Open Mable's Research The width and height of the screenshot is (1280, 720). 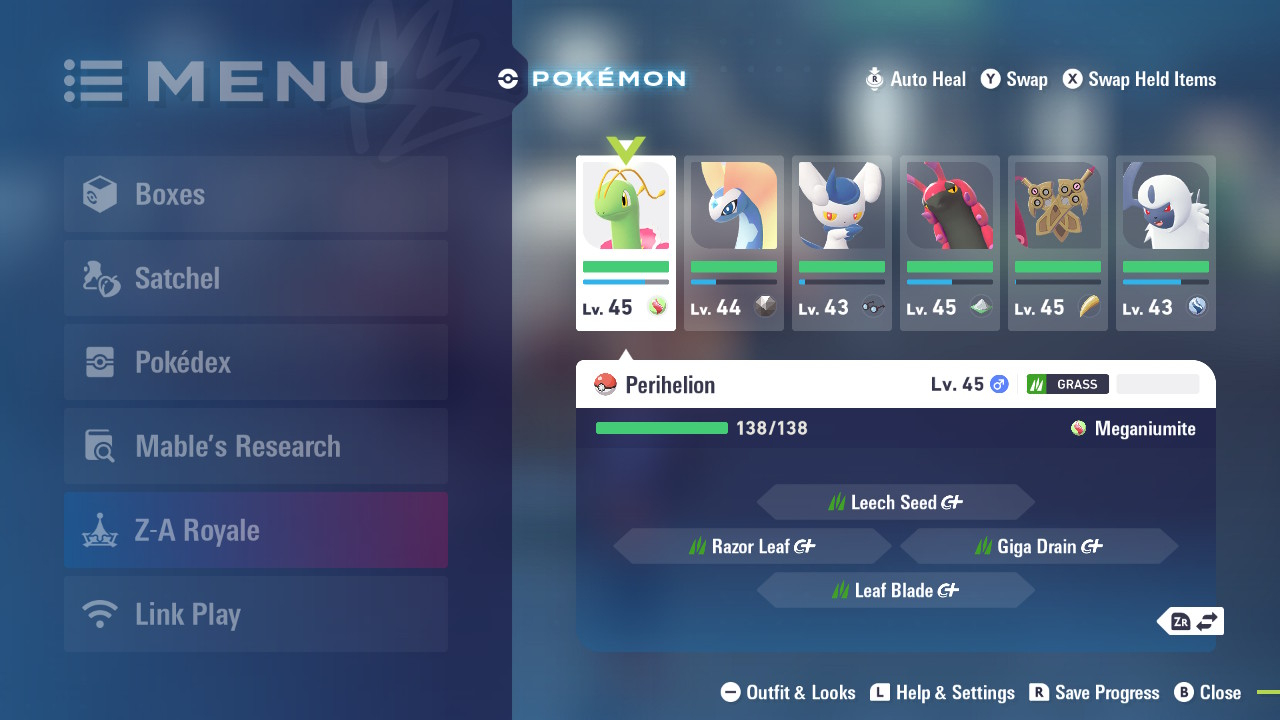click(256, 446)
